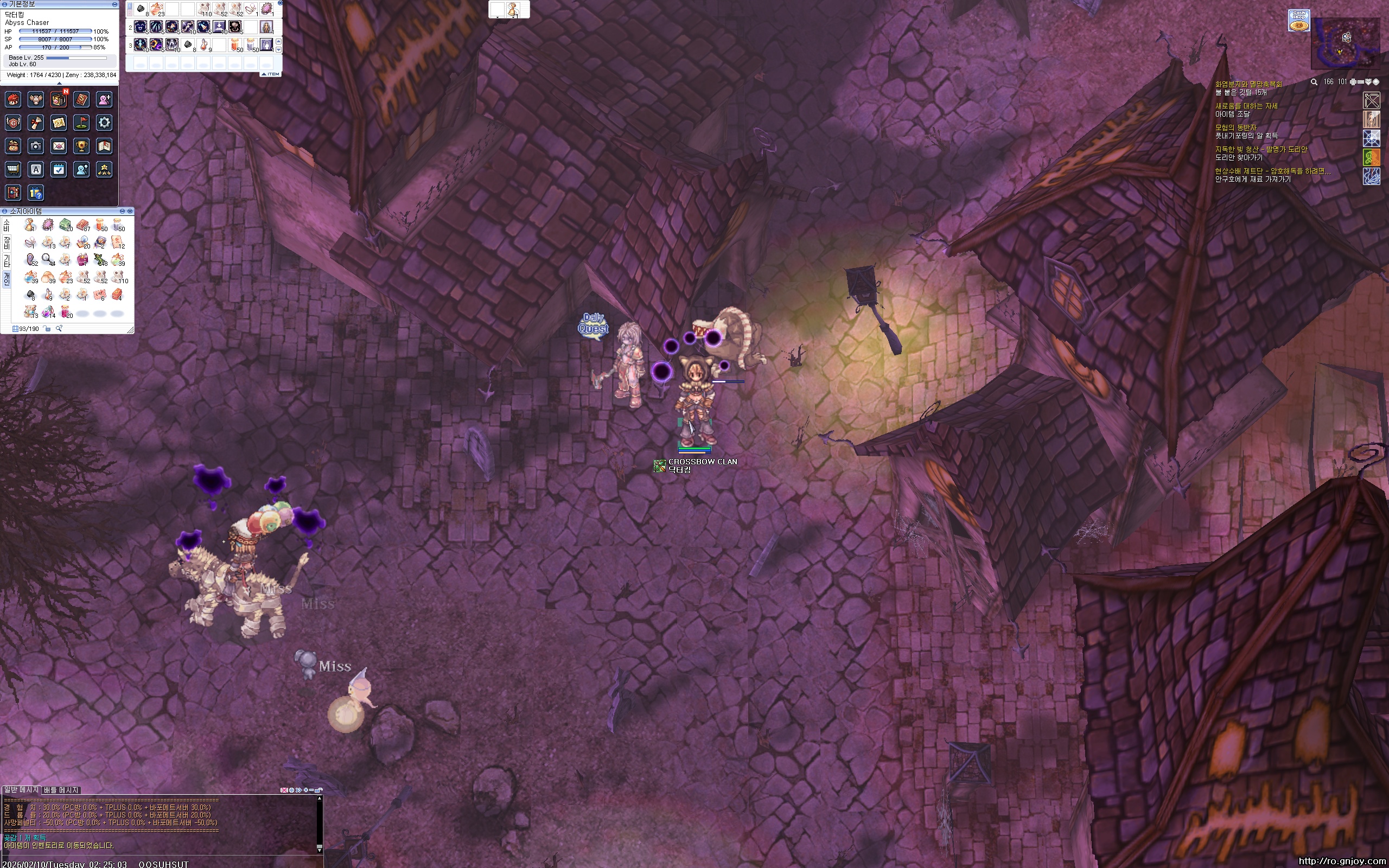Close the 소지아이템 inventory window

130,211
